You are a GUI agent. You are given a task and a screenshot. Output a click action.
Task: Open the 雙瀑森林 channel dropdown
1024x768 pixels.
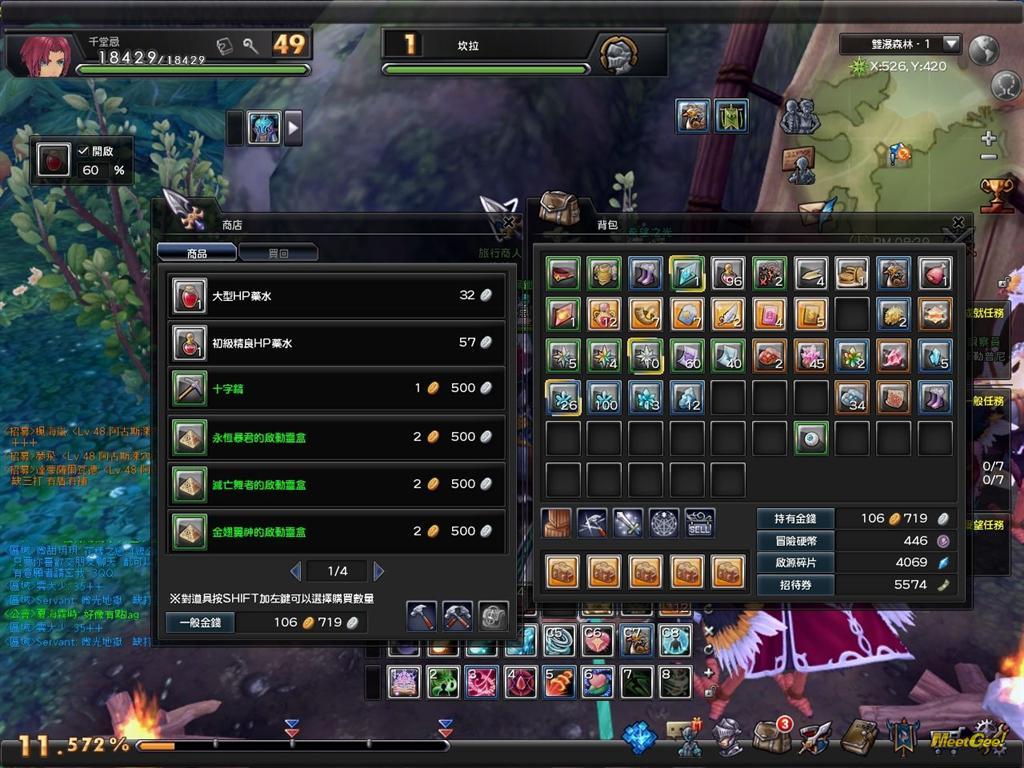[951, 44]
